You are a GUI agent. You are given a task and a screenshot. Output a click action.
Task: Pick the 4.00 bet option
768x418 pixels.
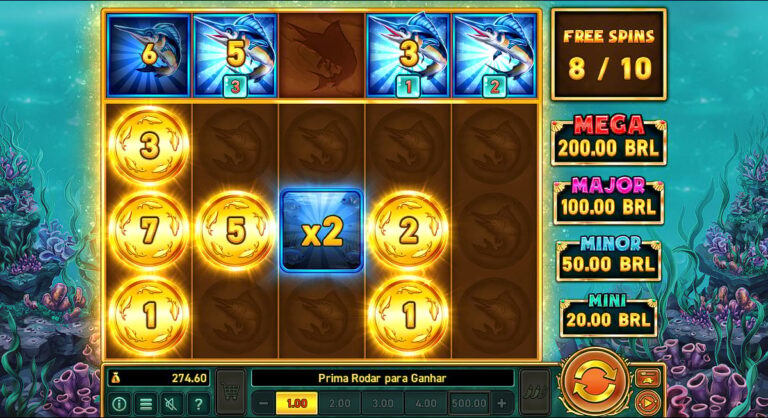[427, 403]
